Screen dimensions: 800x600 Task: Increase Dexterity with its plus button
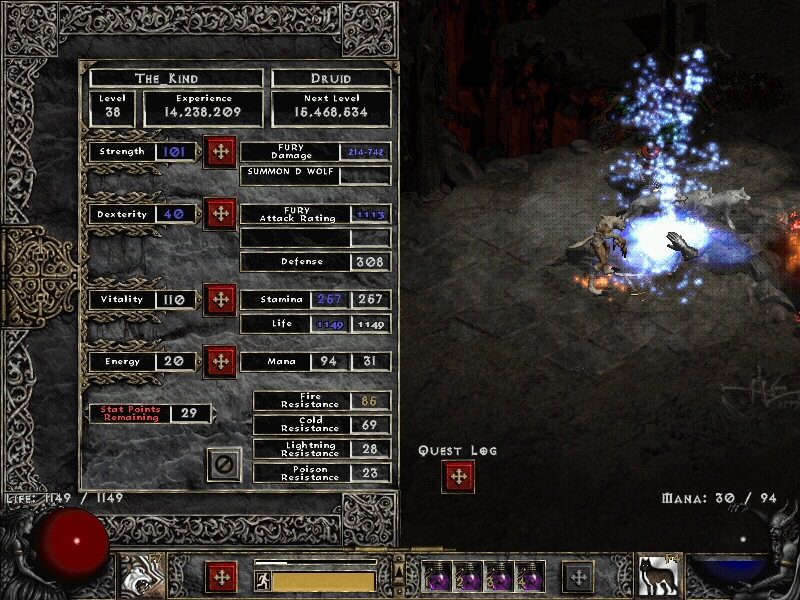(x=220, y=214)
